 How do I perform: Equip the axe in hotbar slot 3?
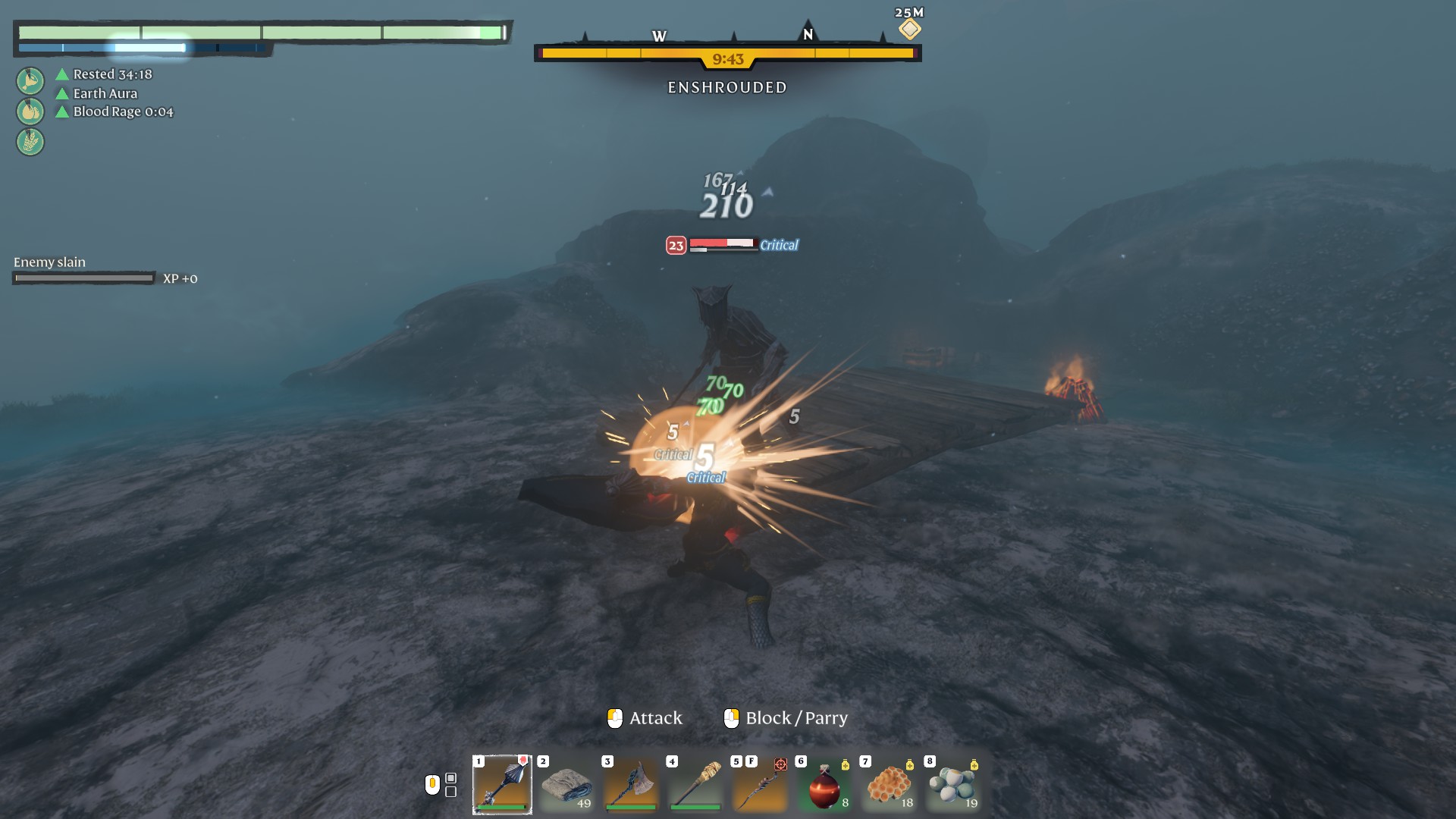pos(631,784)
